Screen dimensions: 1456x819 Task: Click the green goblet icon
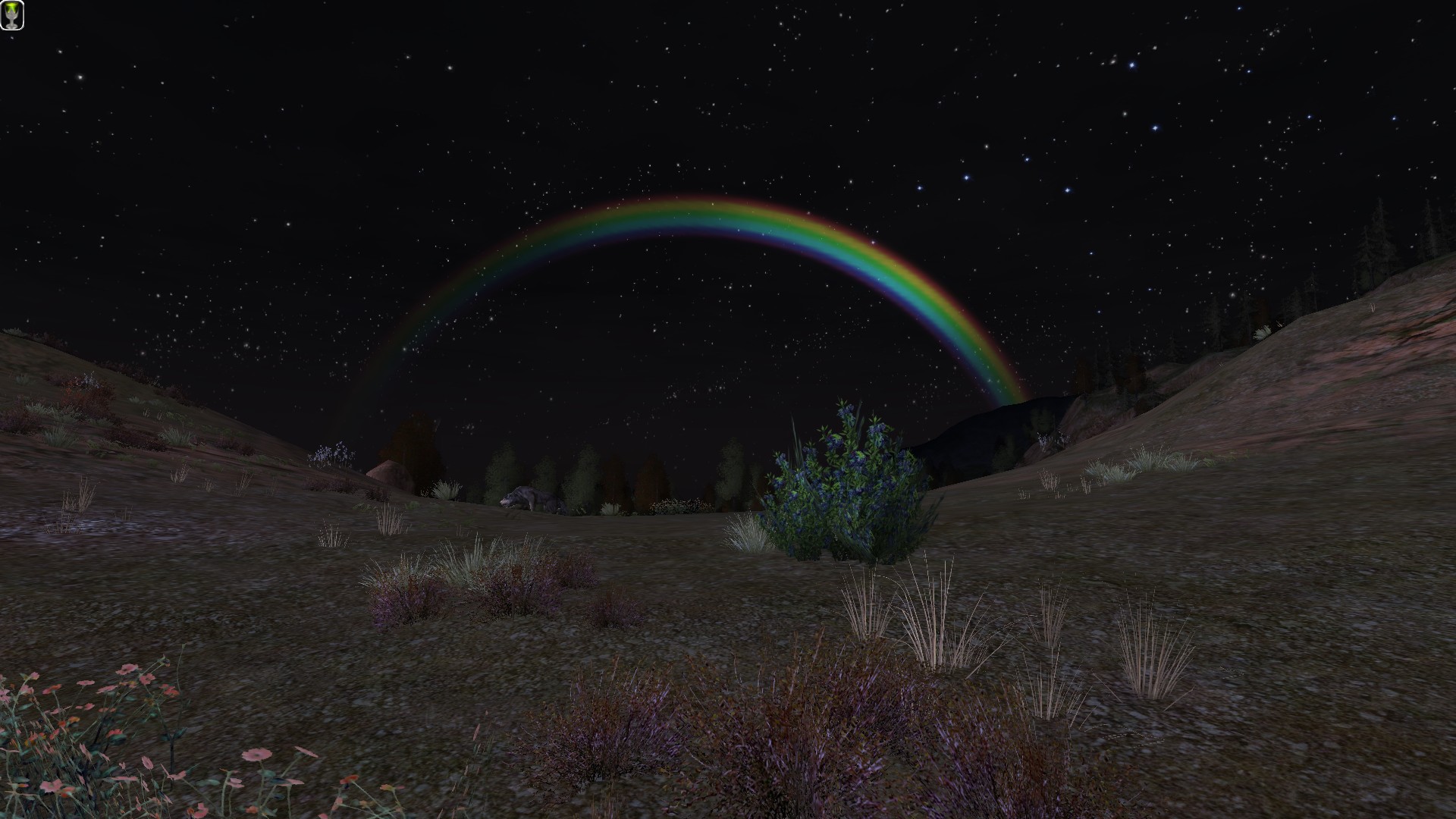pyautogui.click(x=12, y=15)
